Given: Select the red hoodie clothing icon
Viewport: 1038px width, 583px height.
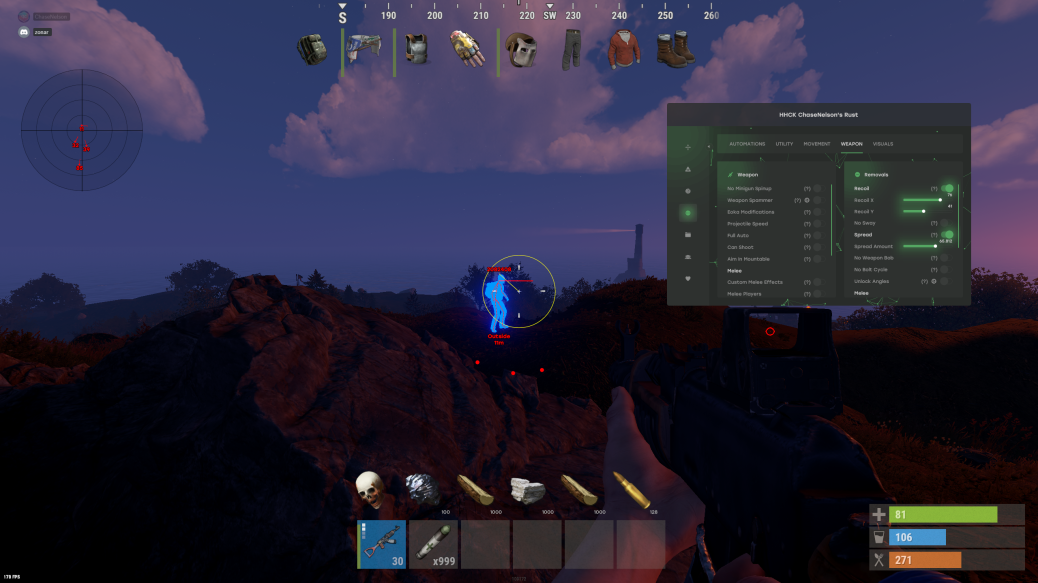Looking at the screenshot, I should [625, 48].
